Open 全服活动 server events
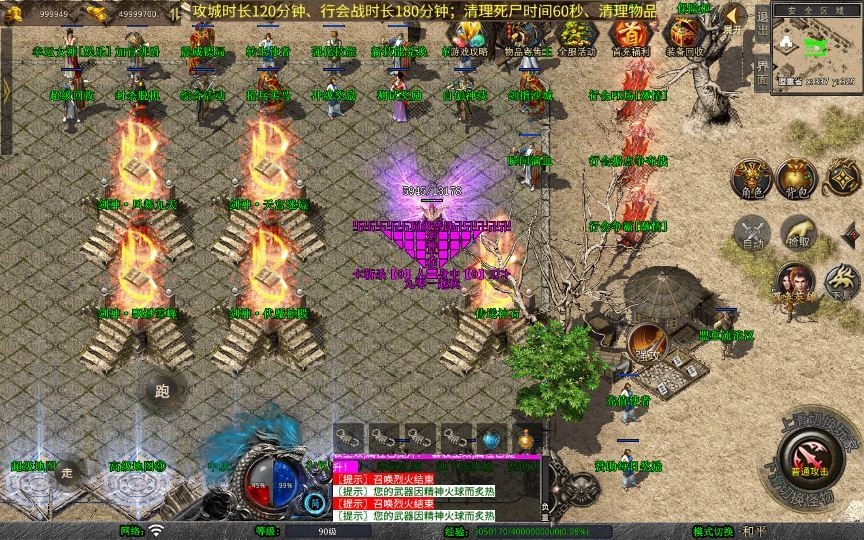 click(573, 38)
